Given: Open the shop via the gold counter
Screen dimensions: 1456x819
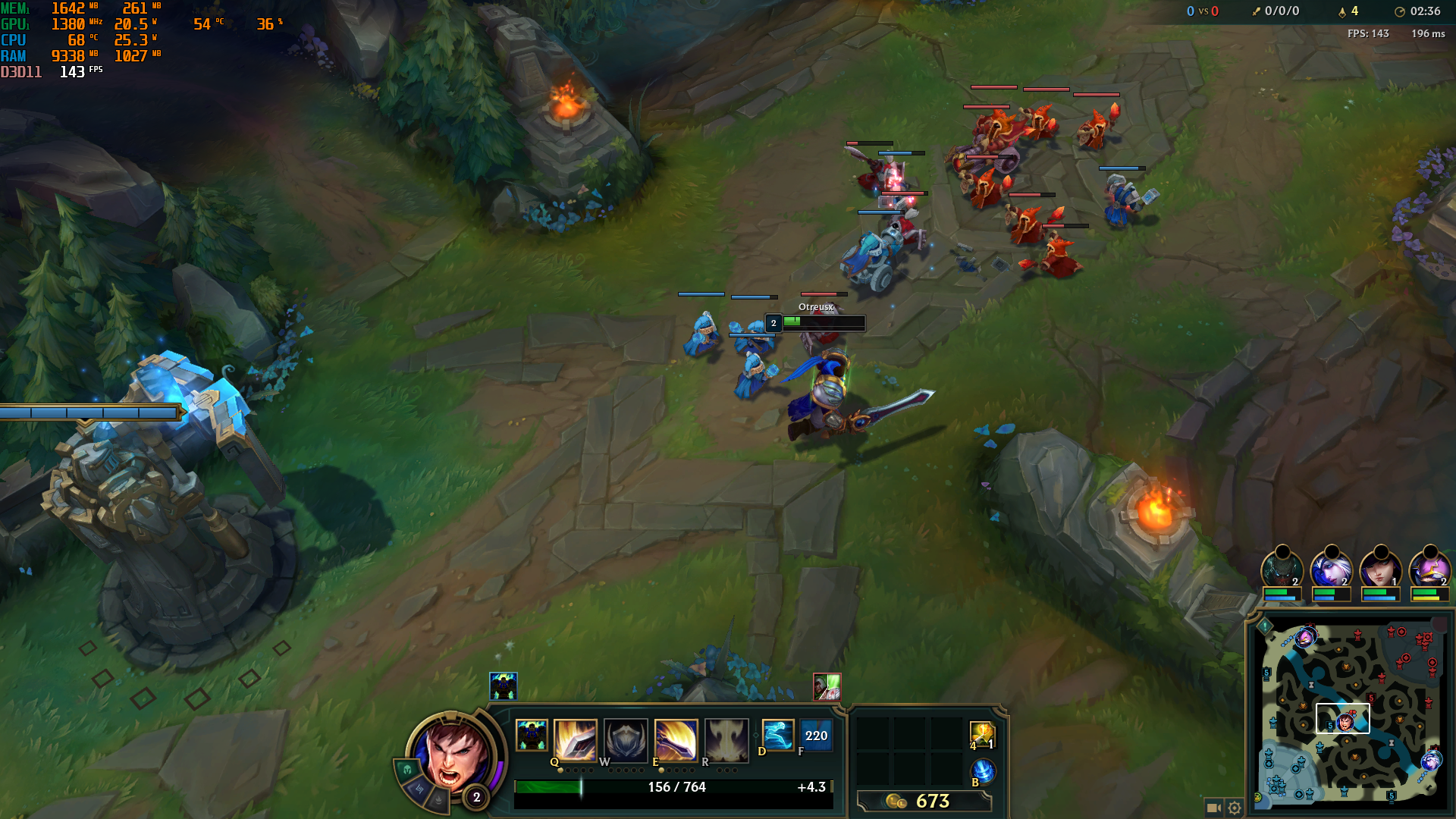Looking at the screenshot, I should 924,801.
